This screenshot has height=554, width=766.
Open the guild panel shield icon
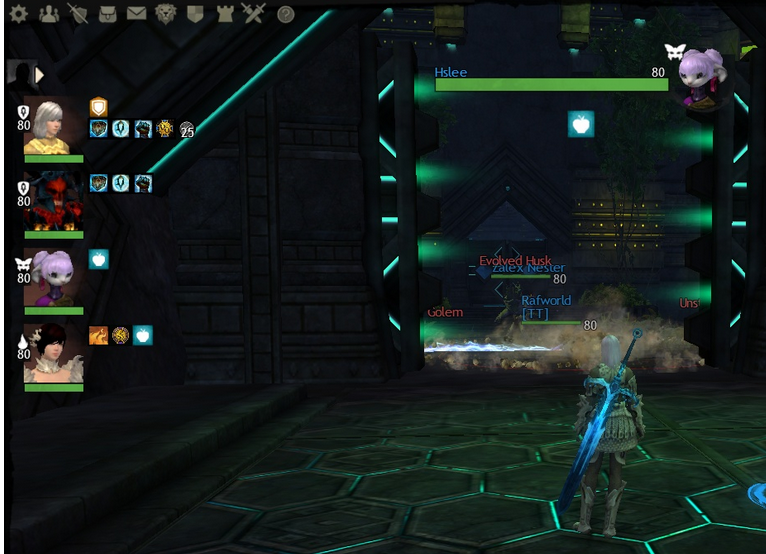[195, 14]
